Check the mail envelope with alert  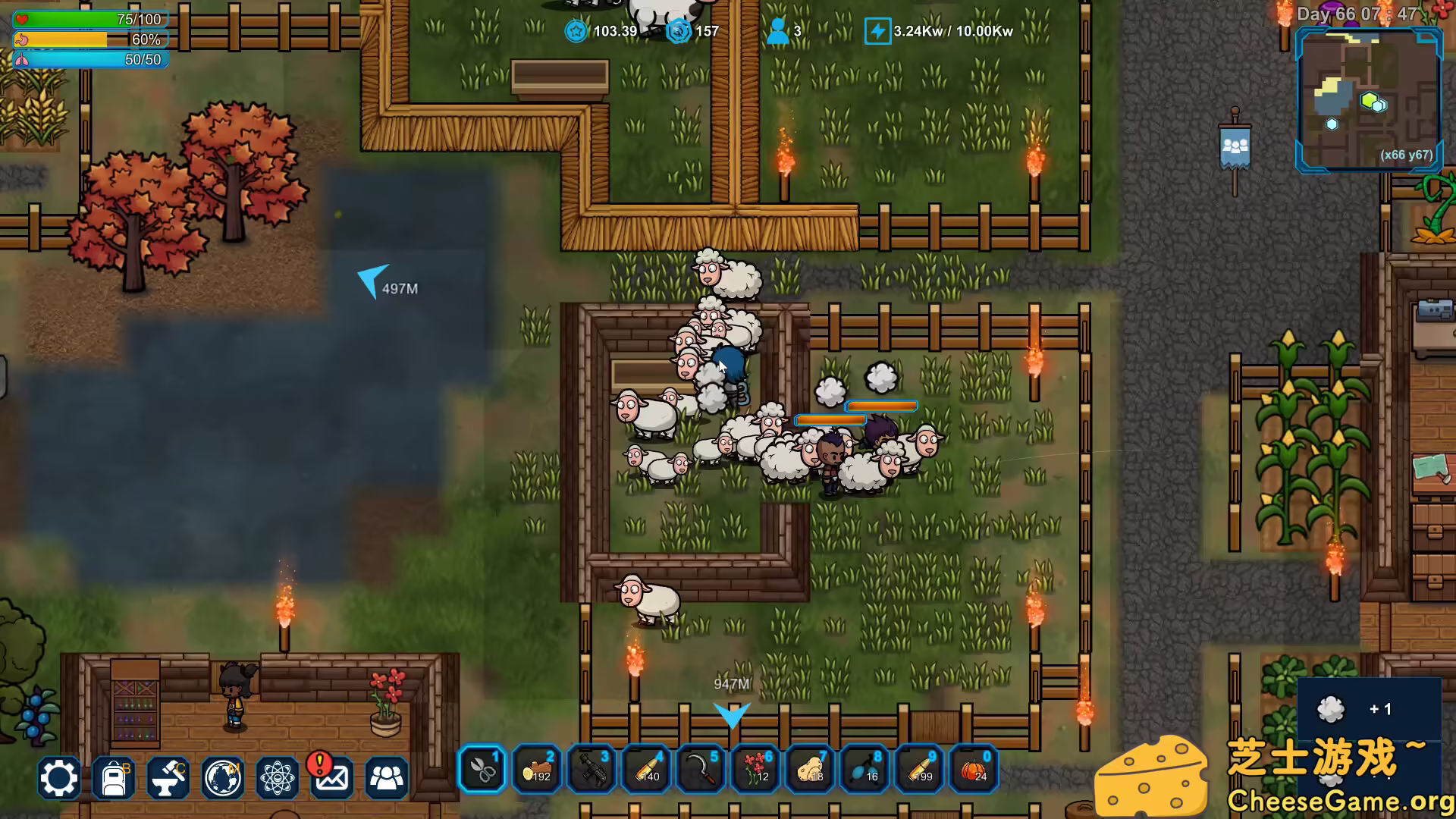(331, 778)
